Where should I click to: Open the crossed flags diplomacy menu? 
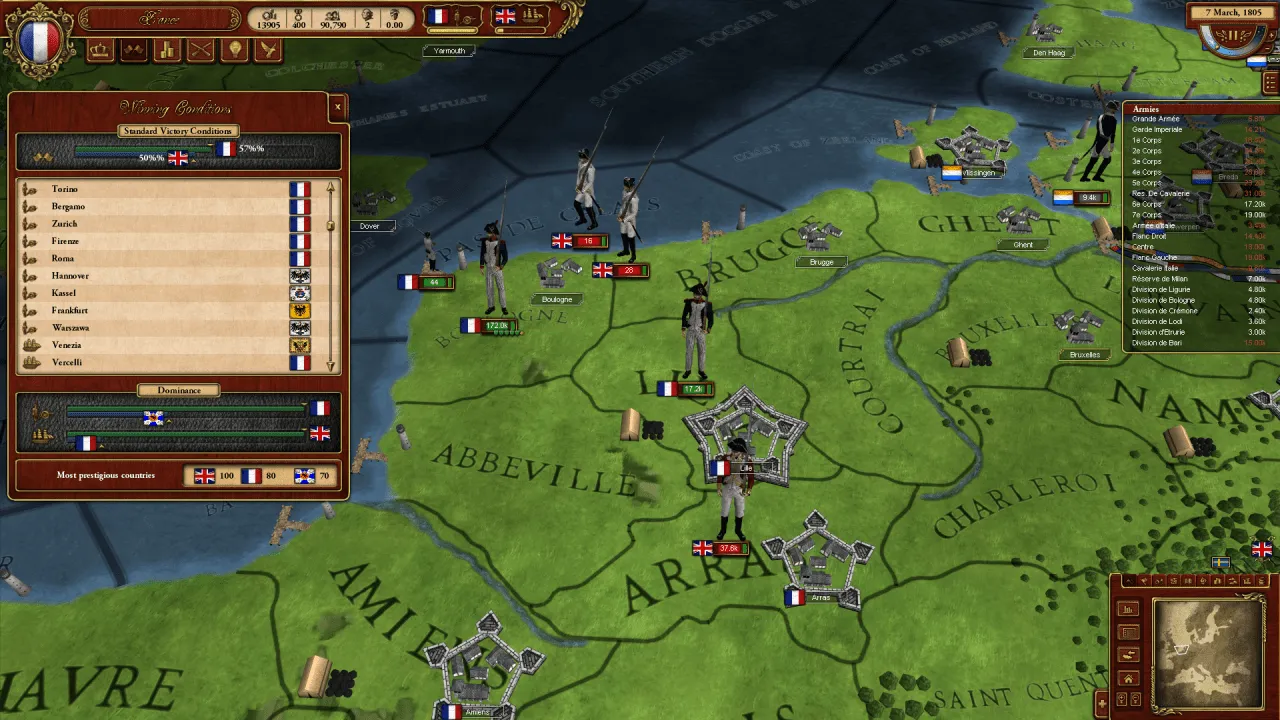(x=134, y=50)
